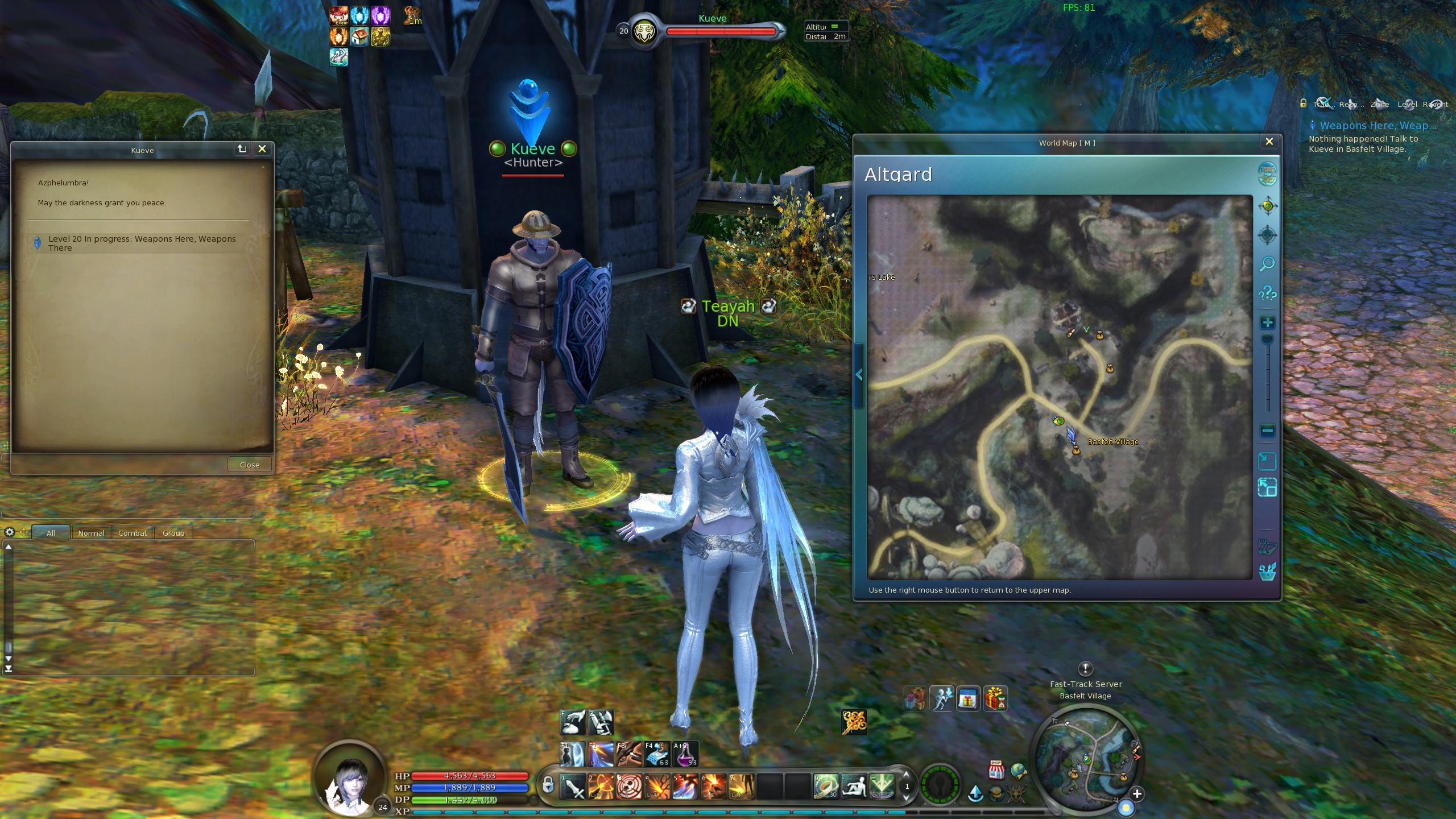Toggle the quickbar padlock icon
Screen dimensions: 1456x819
[547, 785]
